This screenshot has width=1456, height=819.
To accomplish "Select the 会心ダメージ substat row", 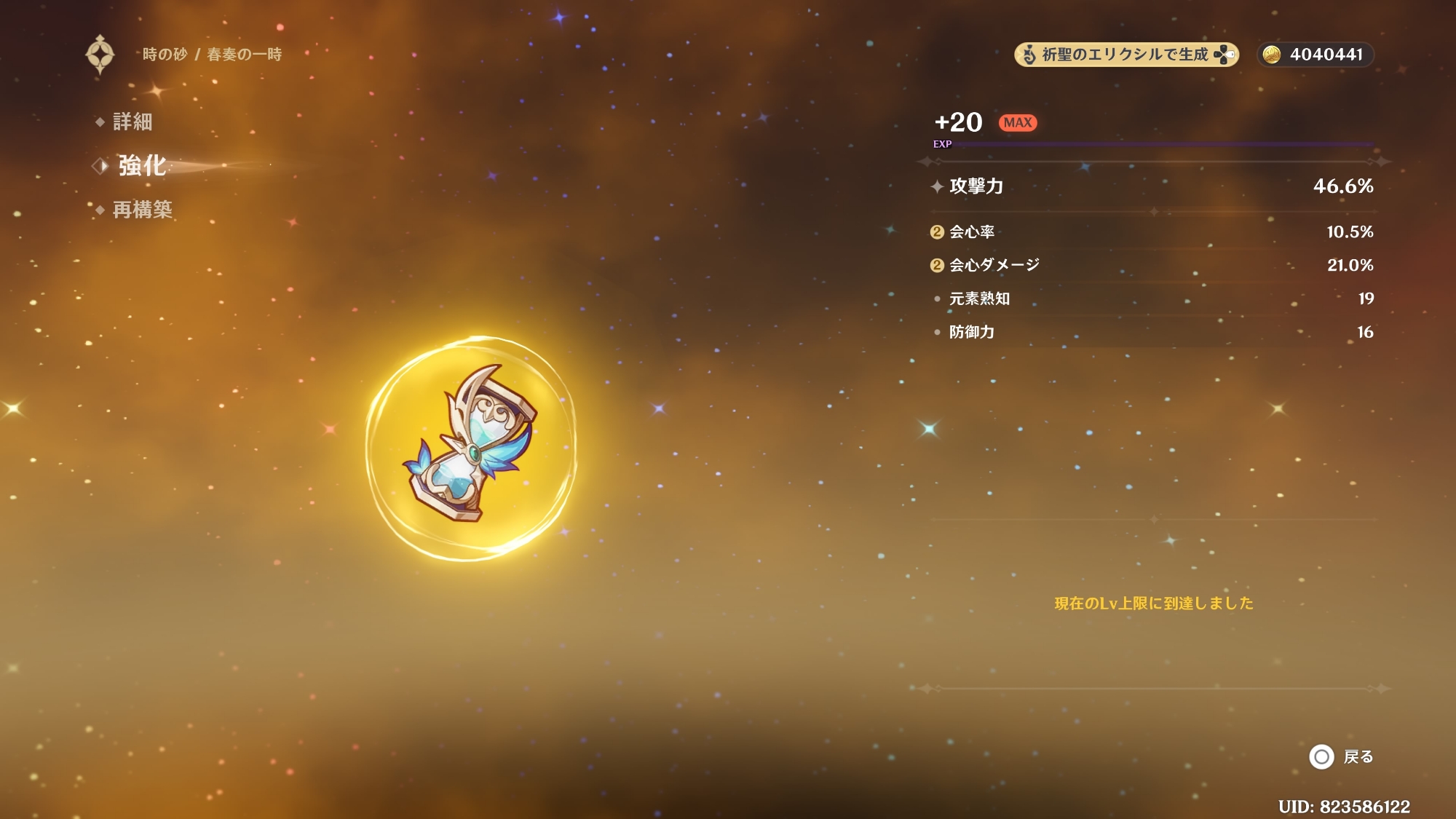I will point(1152,265).
